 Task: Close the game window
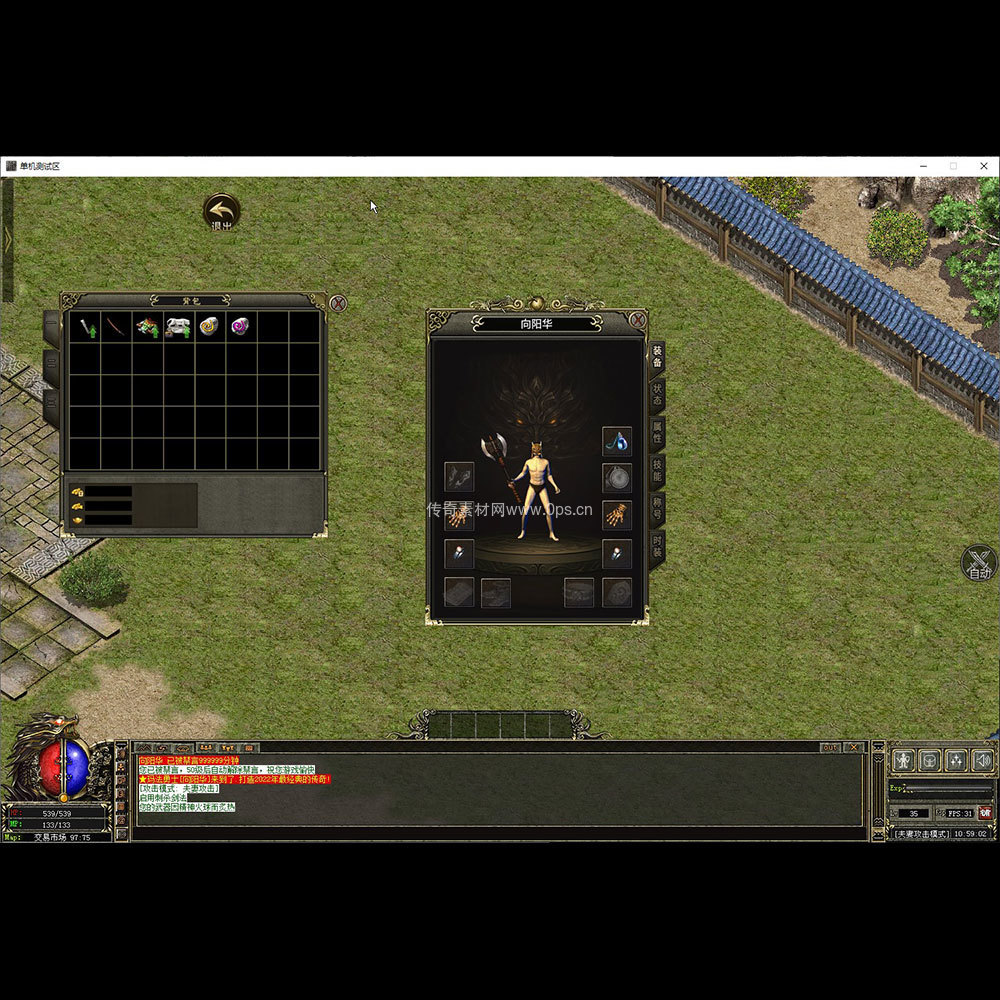point(983,166)
